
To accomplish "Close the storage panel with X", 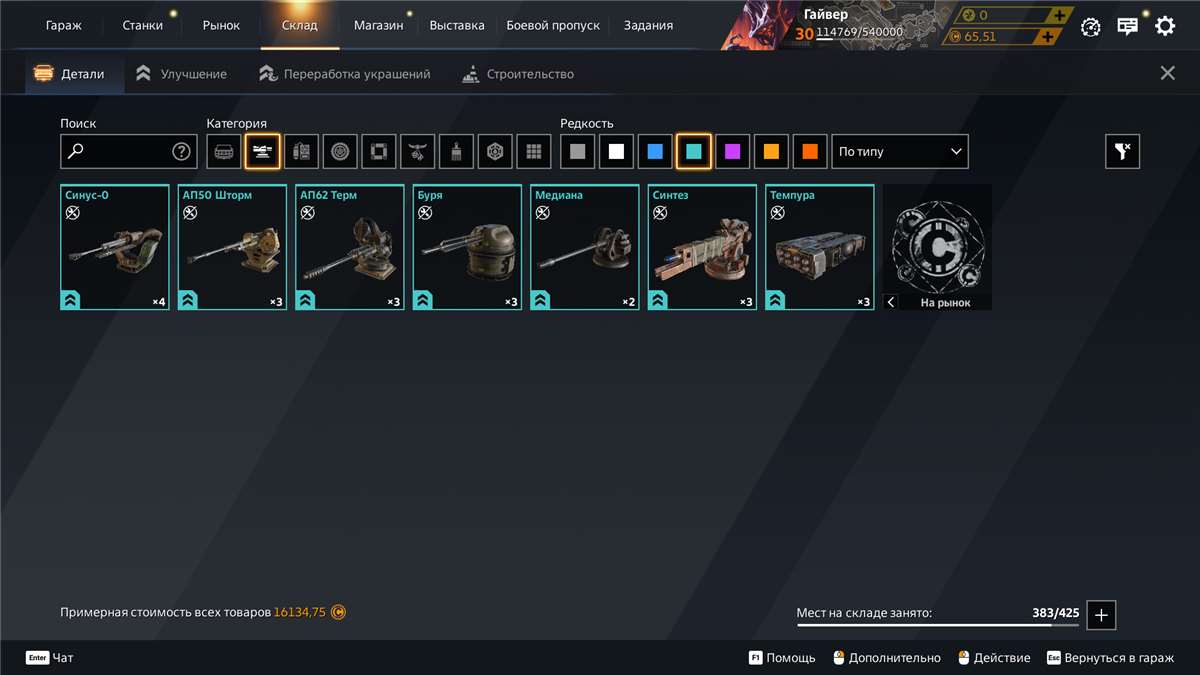I will (x=1167, y=73).
